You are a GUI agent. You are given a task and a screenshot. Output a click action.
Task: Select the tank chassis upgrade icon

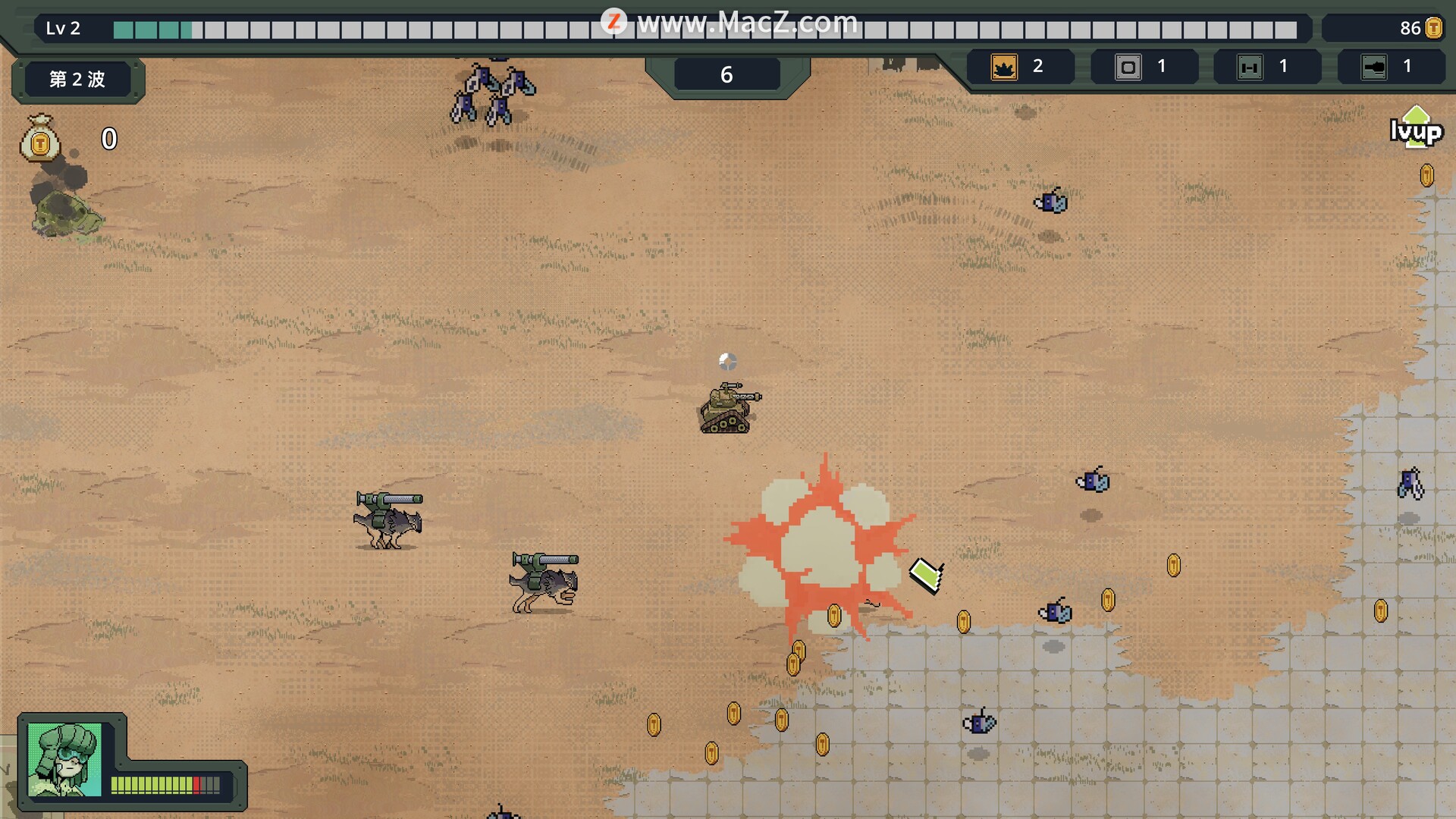point(1250,67)
